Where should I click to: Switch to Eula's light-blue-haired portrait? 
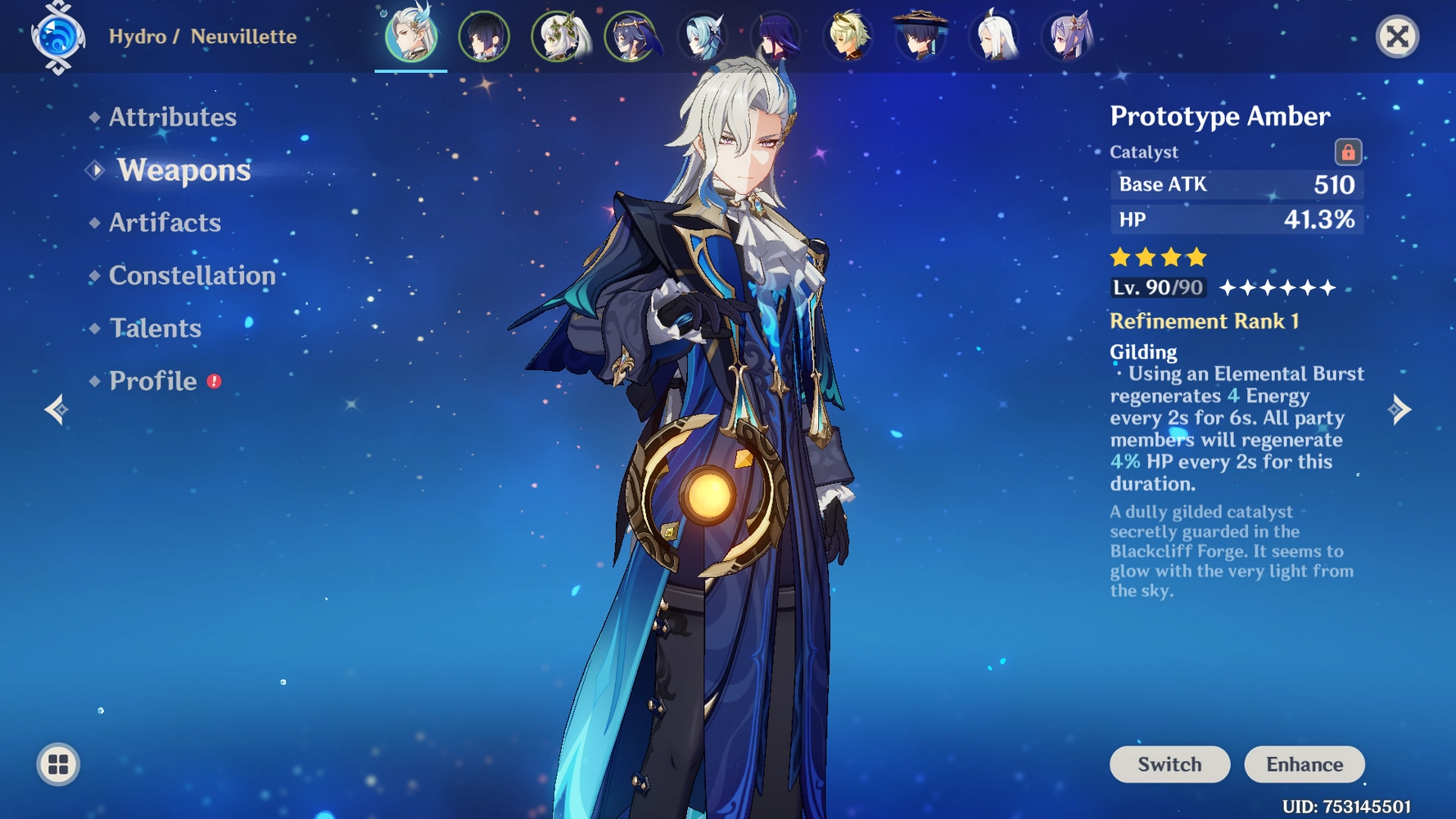pos(703,37)
